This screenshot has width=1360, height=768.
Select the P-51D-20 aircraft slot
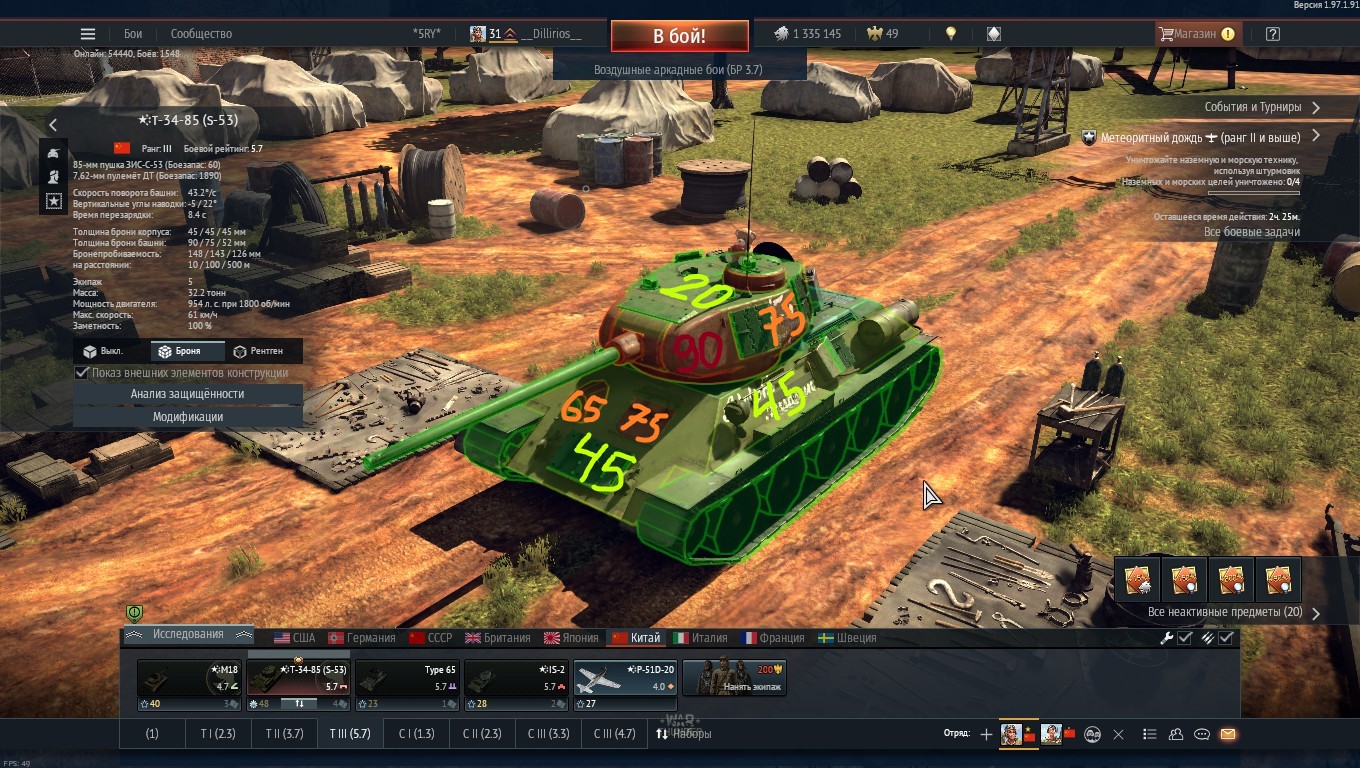[x=625, y=678]
